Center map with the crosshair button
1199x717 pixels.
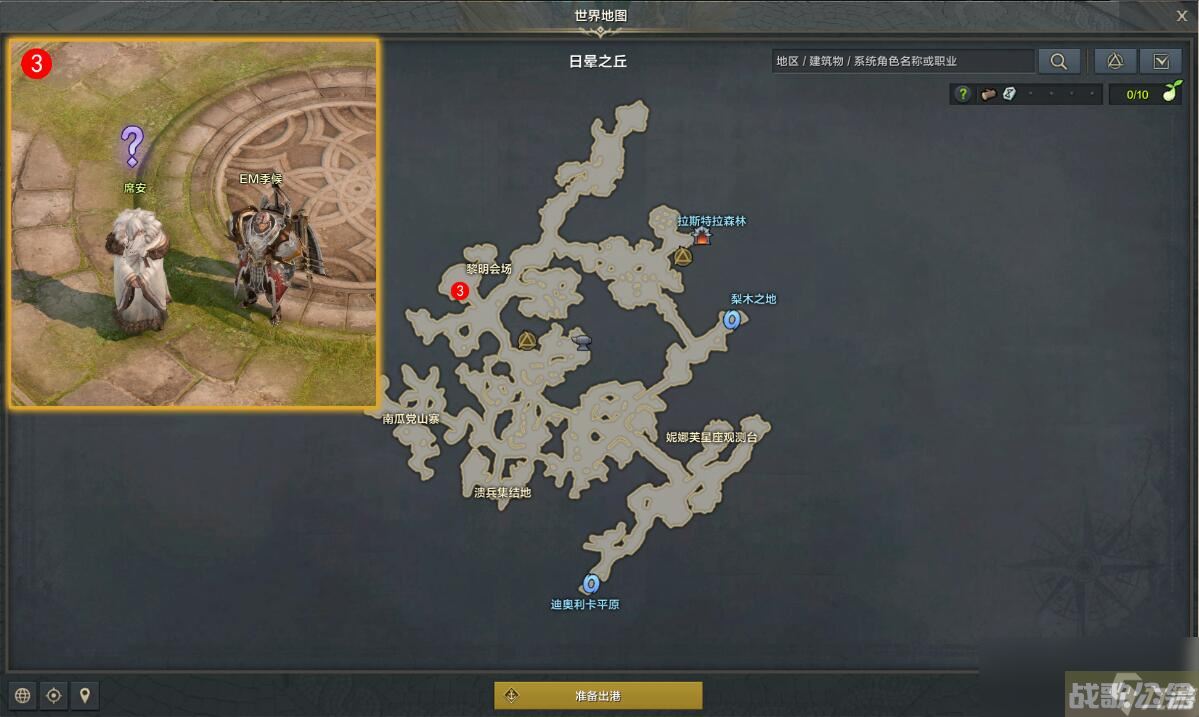coord(54,695)
